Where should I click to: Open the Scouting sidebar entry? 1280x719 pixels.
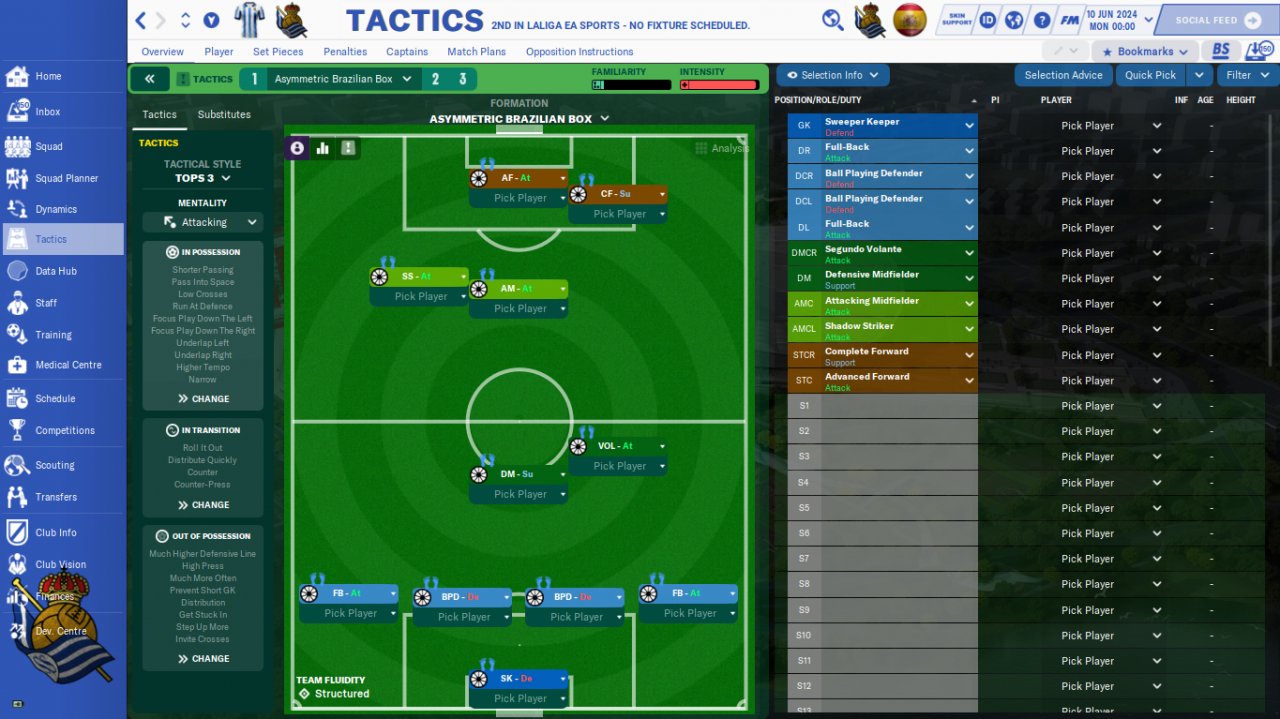(x=54, y=465)
